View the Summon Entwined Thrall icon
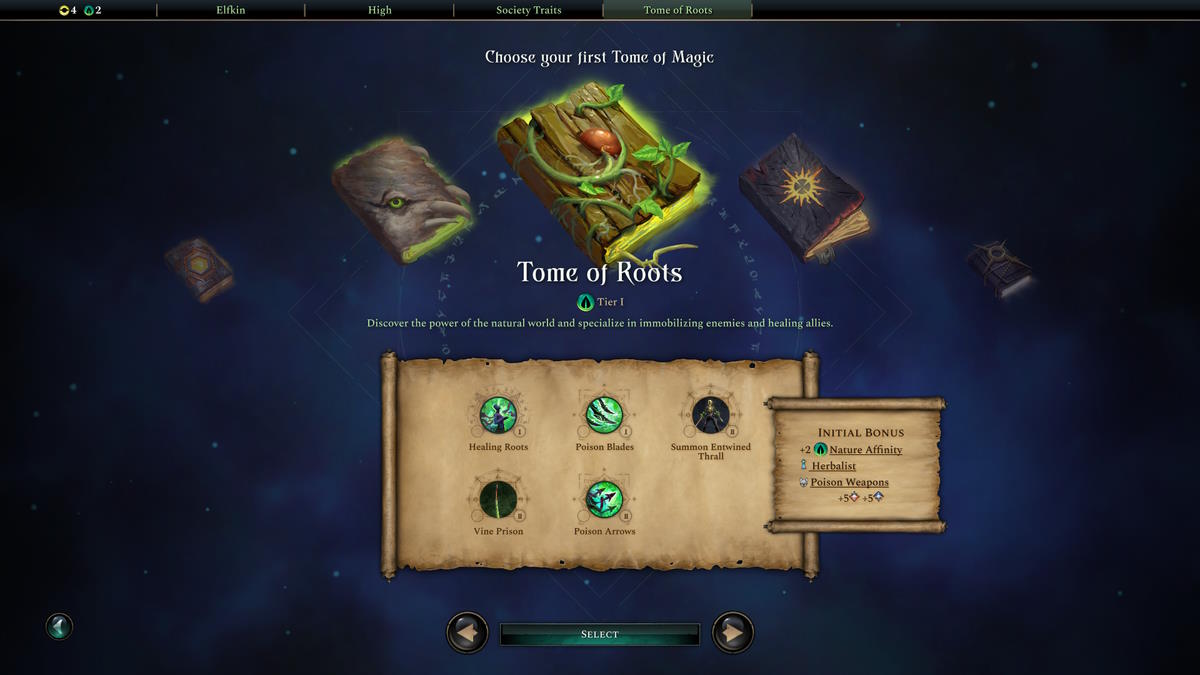Viewport: 1200px width, 675px height. [711, 414]
